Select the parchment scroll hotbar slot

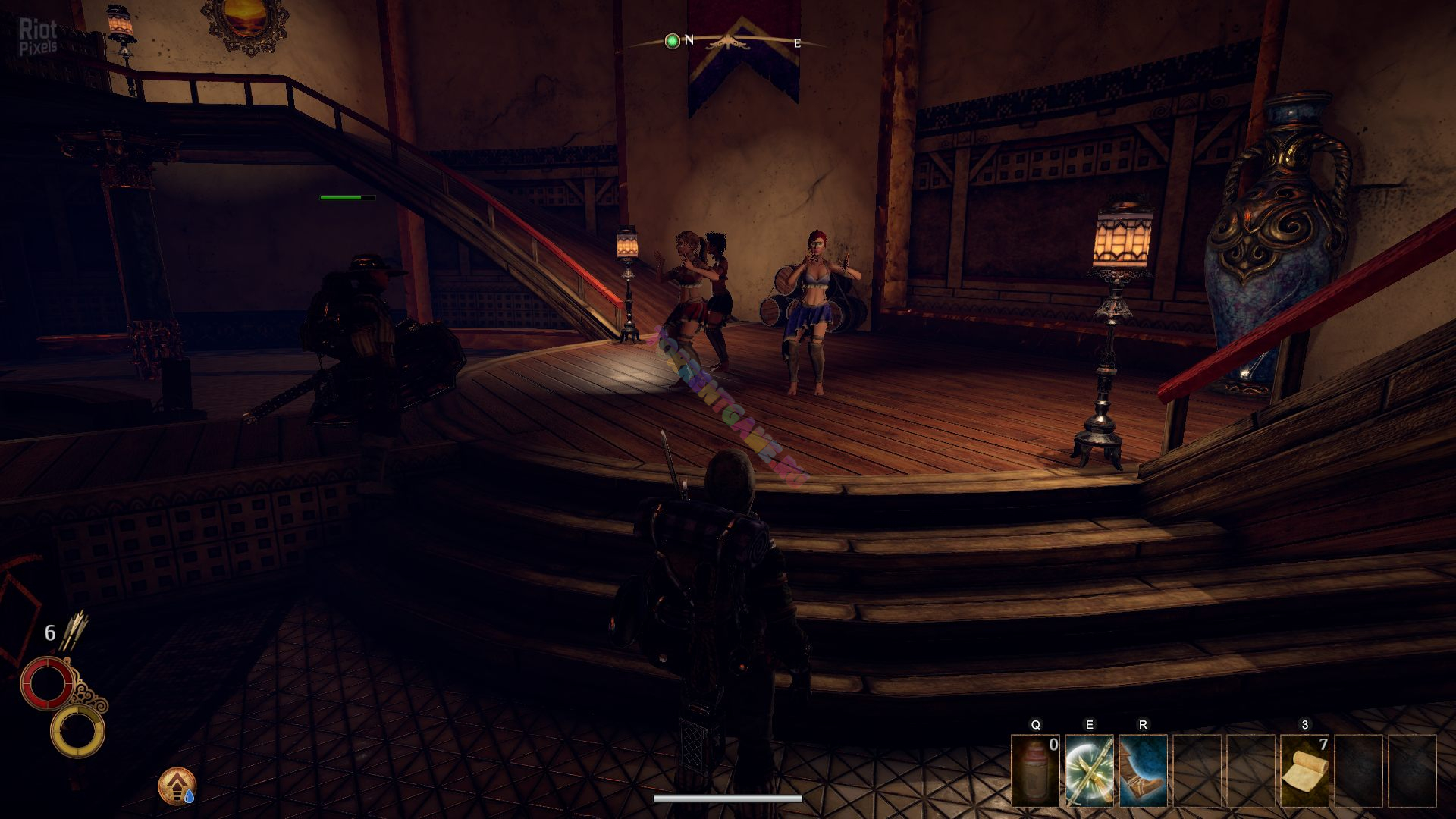pyautogui.click(x=1304, y=770)
